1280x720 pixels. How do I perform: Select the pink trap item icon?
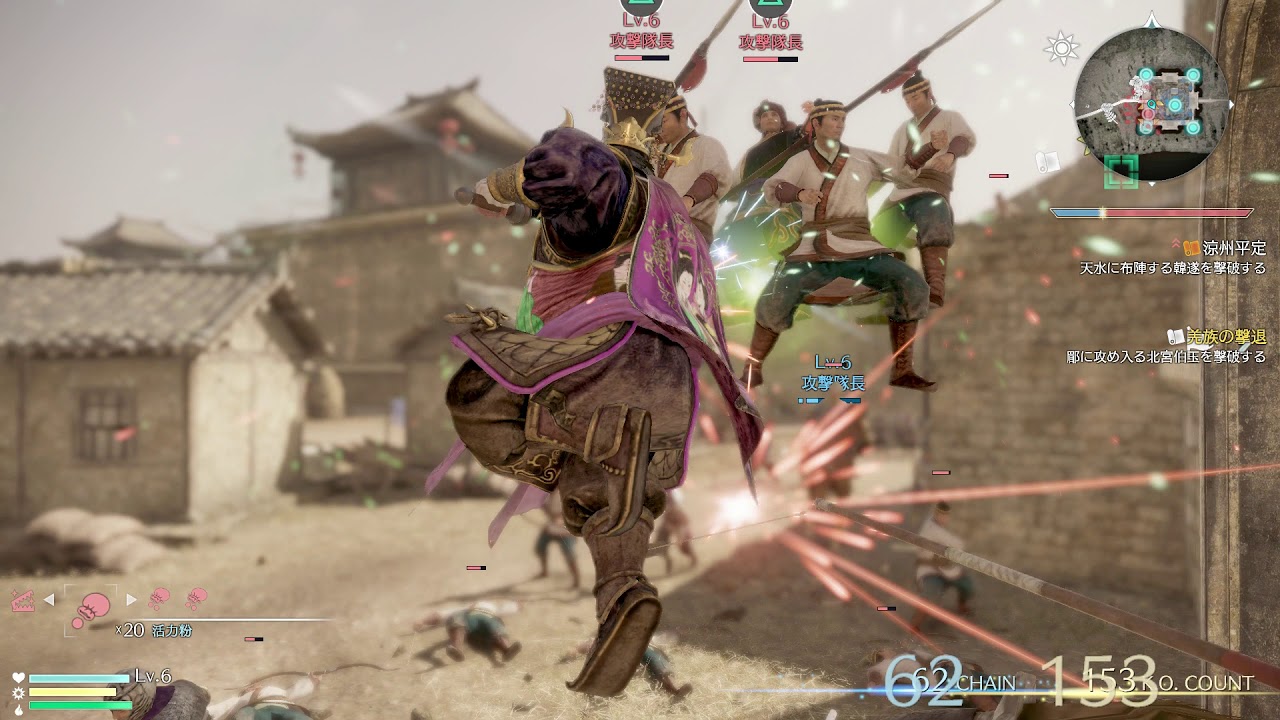(x=21, y=600)
